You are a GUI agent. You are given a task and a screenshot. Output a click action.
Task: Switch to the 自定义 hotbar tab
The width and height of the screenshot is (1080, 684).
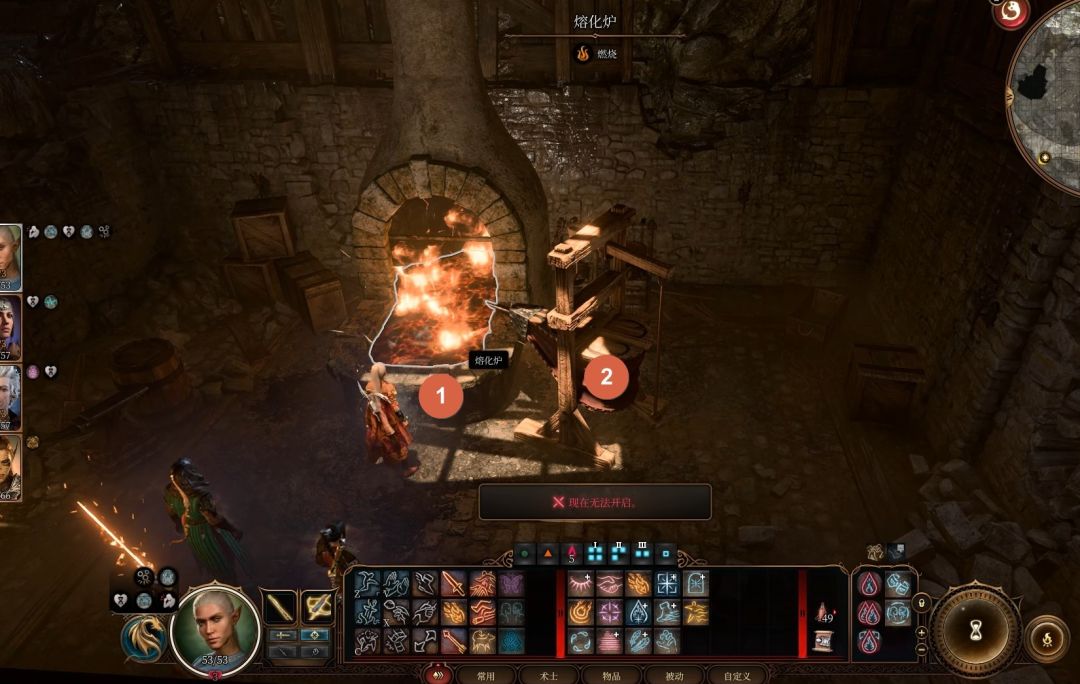(738, 676)
